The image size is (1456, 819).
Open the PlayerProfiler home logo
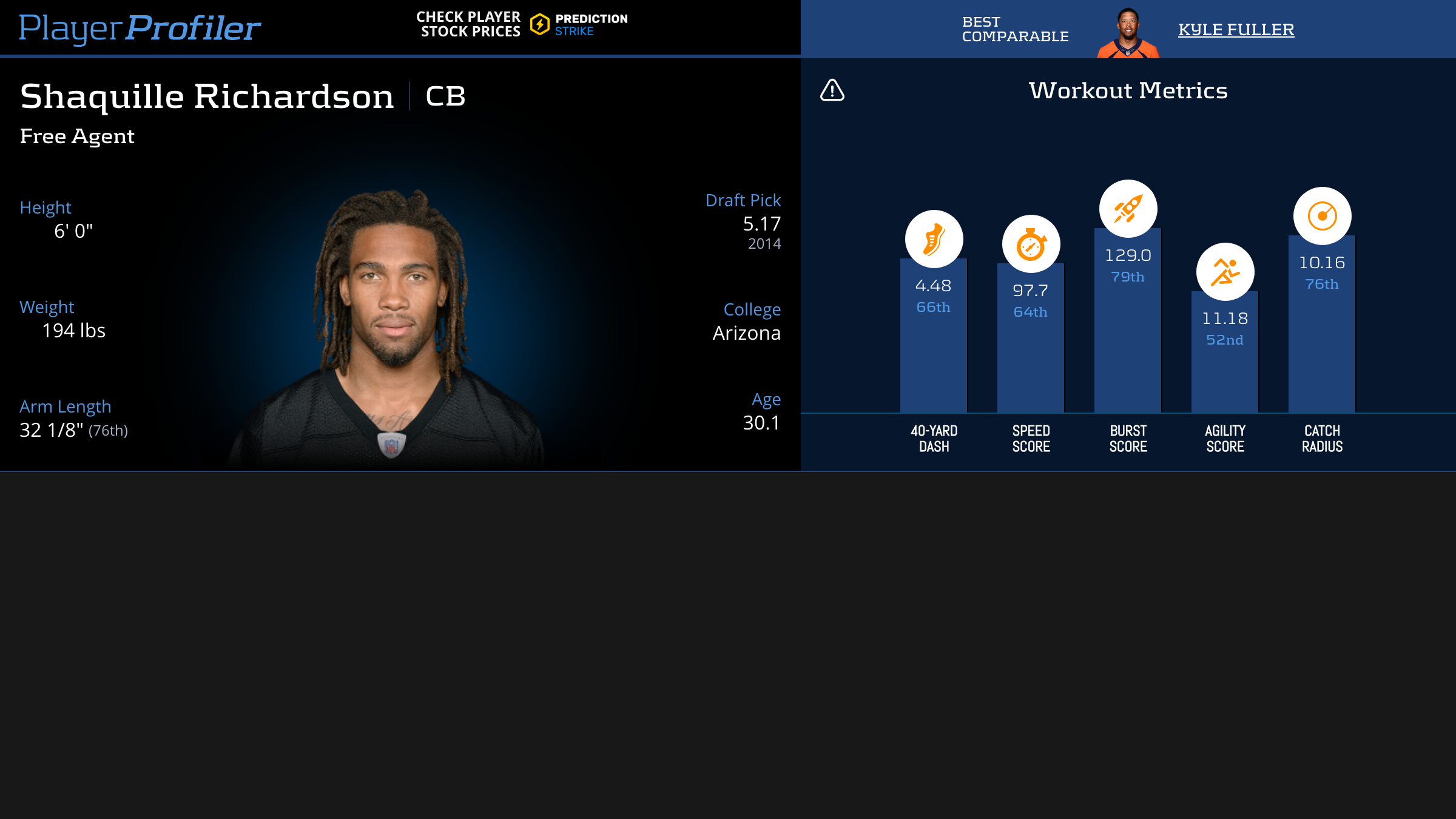[x=140, y=28]
